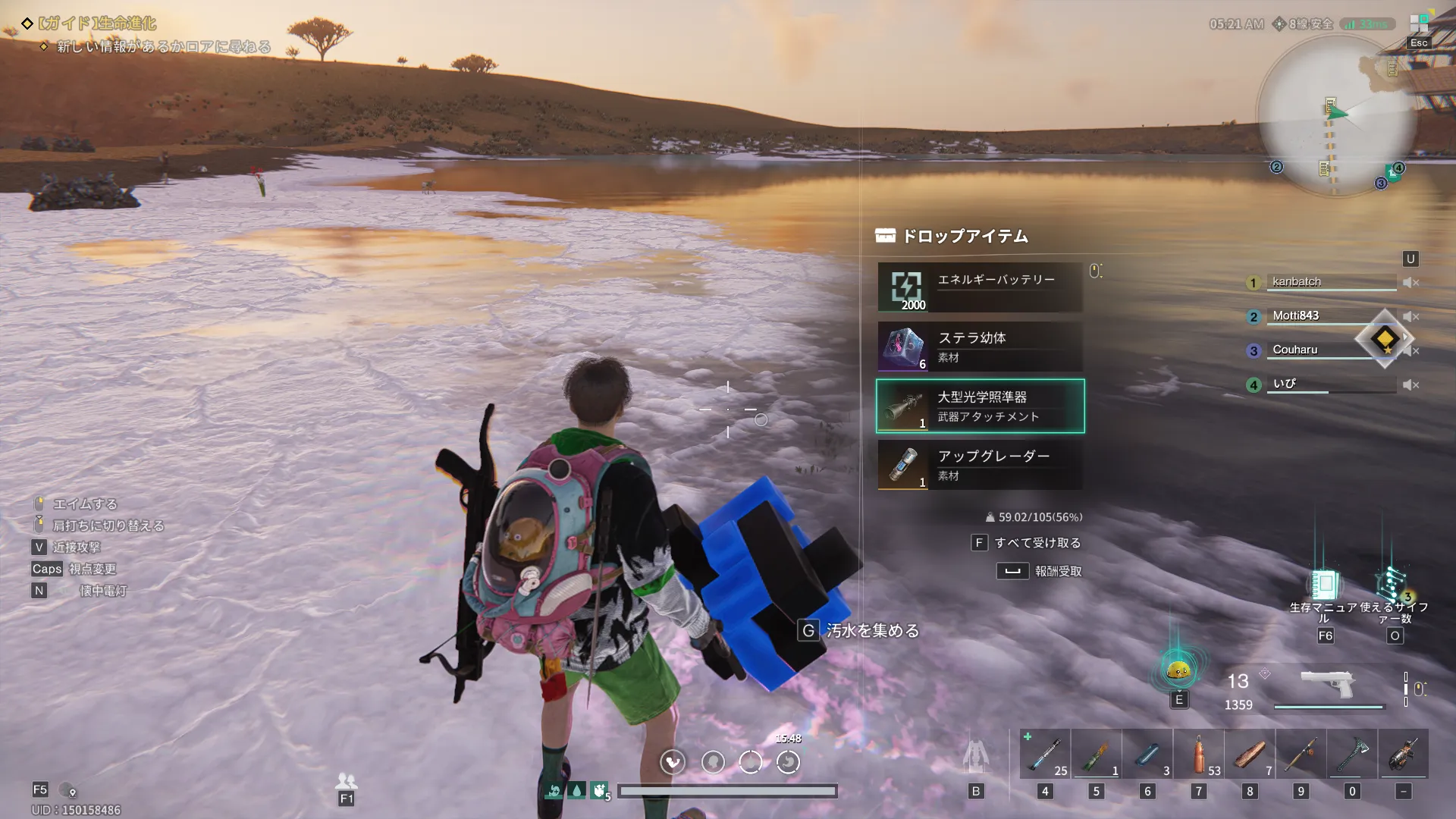The image size is (1456, 819).
Task: Toggle the speaker icon beside いび
Action: pos(1410,385)
